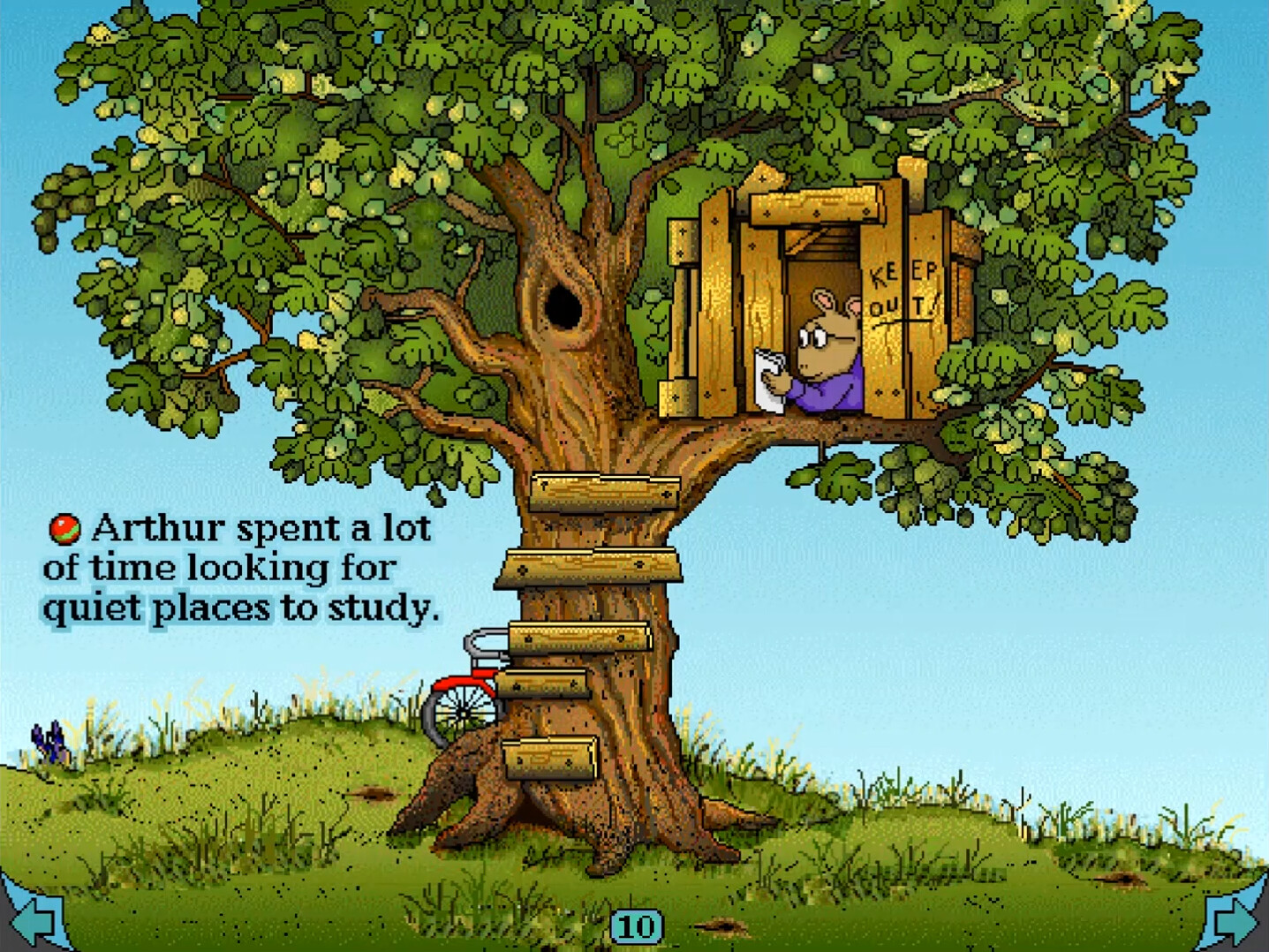Click the bottom wooden ladder step

pos(548,757)
